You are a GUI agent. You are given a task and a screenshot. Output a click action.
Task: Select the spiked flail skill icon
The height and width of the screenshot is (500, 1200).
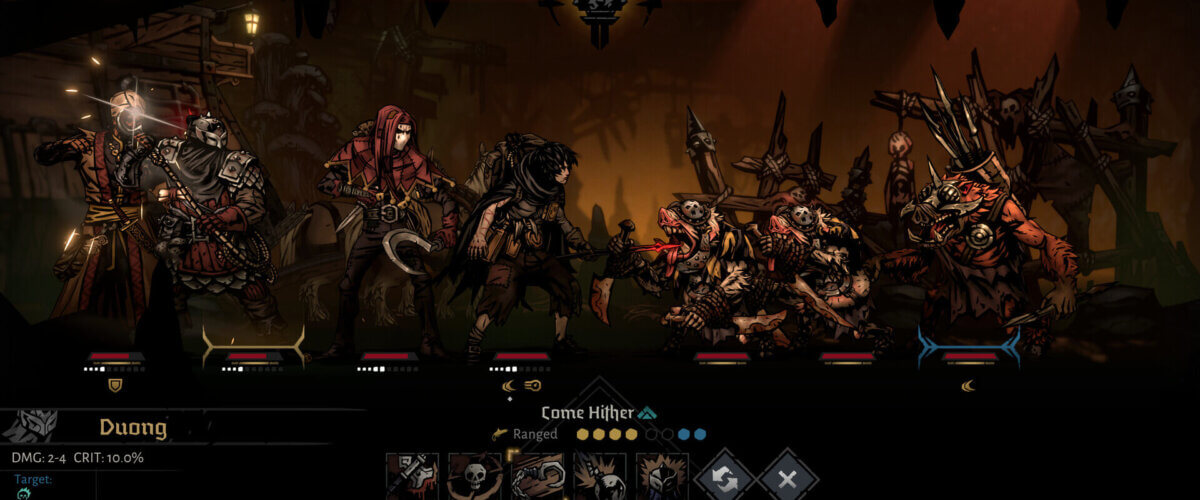(x=600, y=477)
